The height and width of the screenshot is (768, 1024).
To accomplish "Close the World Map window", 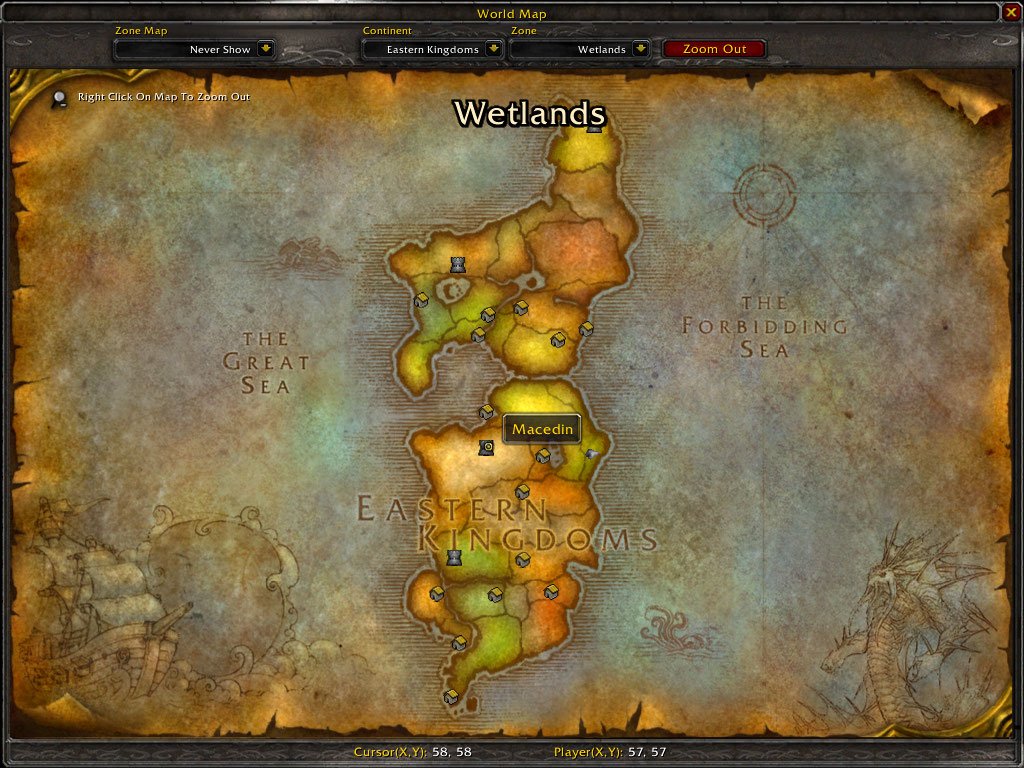I will (1011, 12).
